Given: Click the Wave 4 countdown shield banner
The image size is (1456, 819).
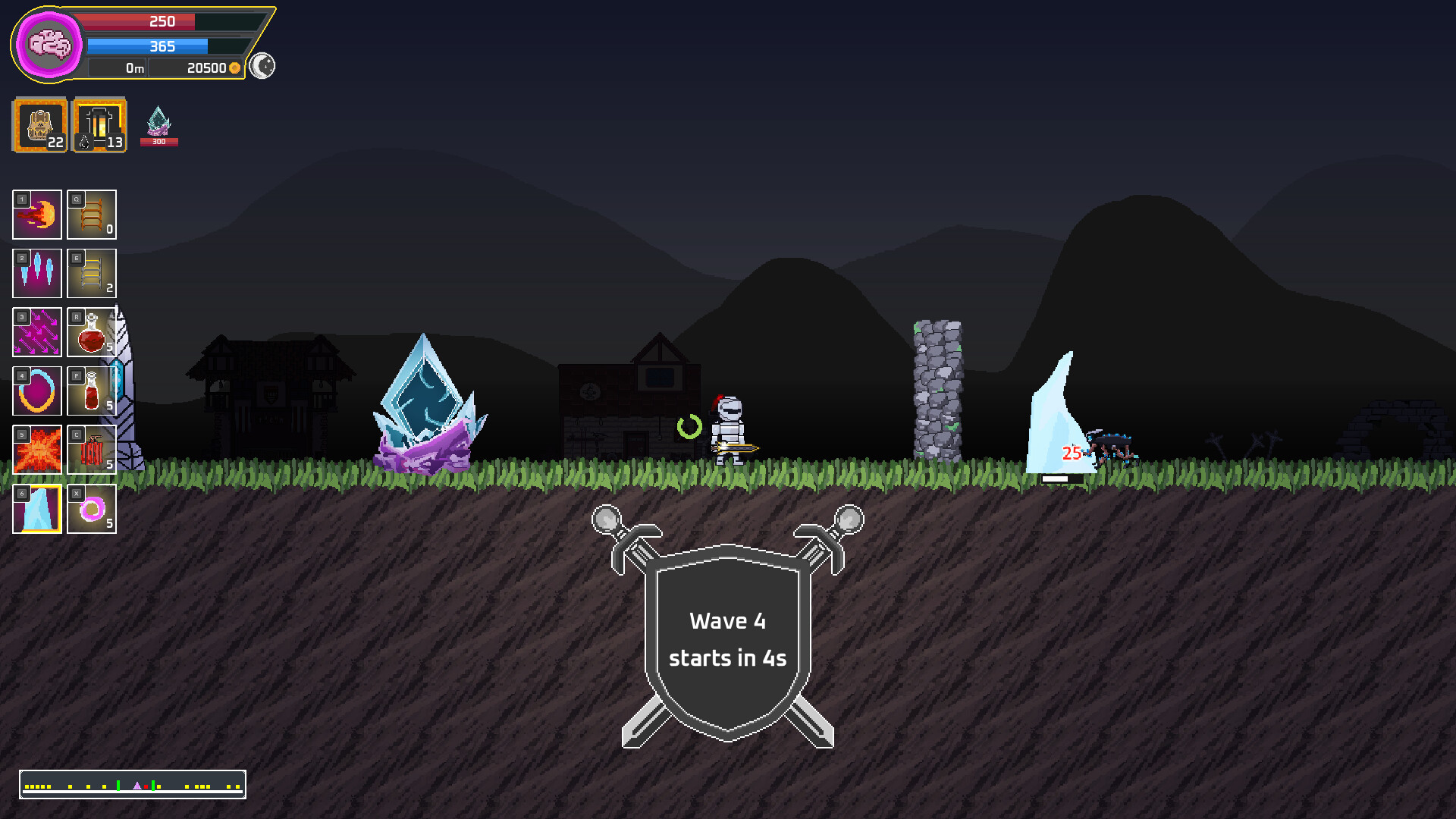Looking at the screenshot, I should pyautogui.click(x=726, y=639).
